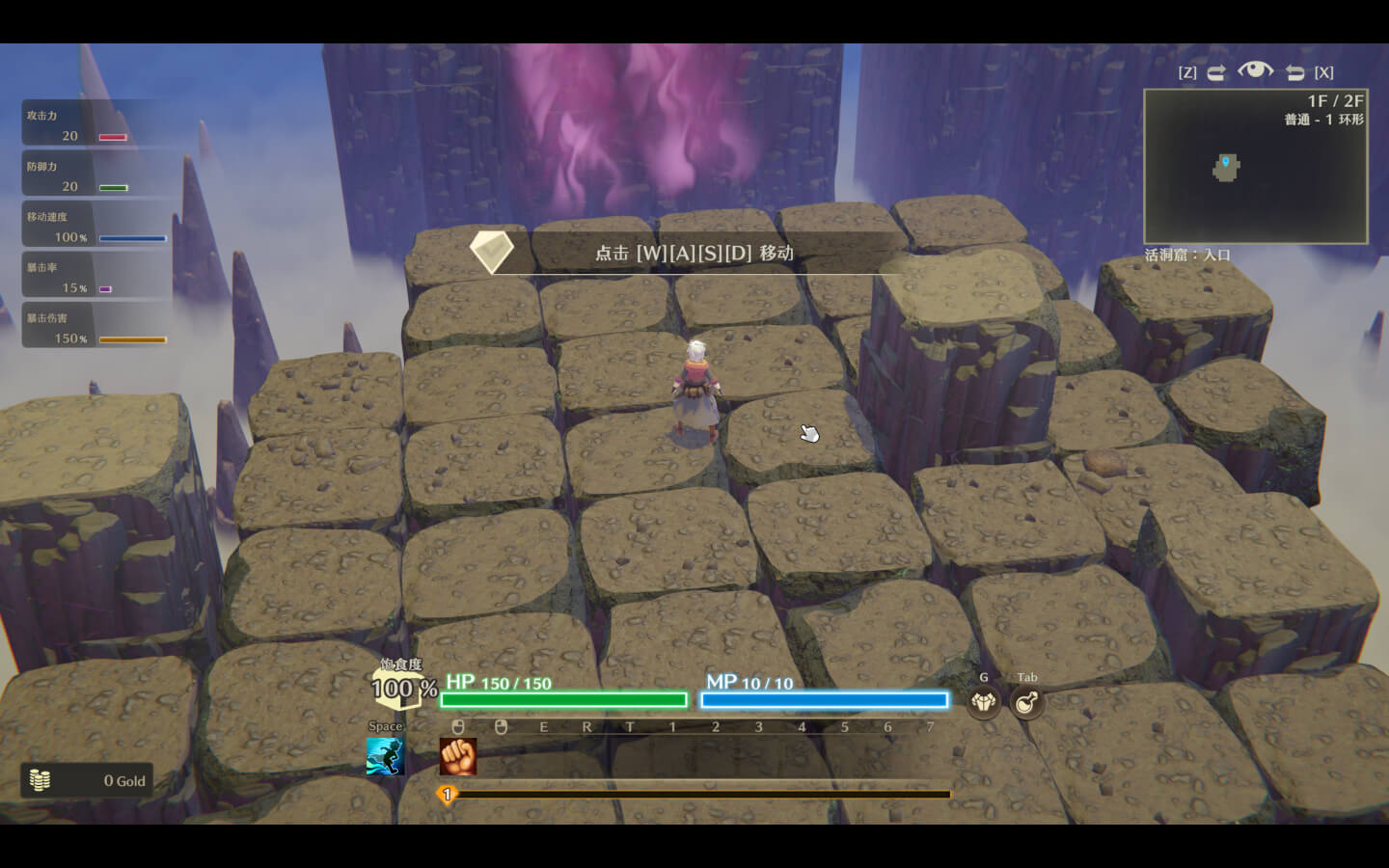
Task: Rotate camera with the left rotate arrow
Action: click(x=1215, y=72)
